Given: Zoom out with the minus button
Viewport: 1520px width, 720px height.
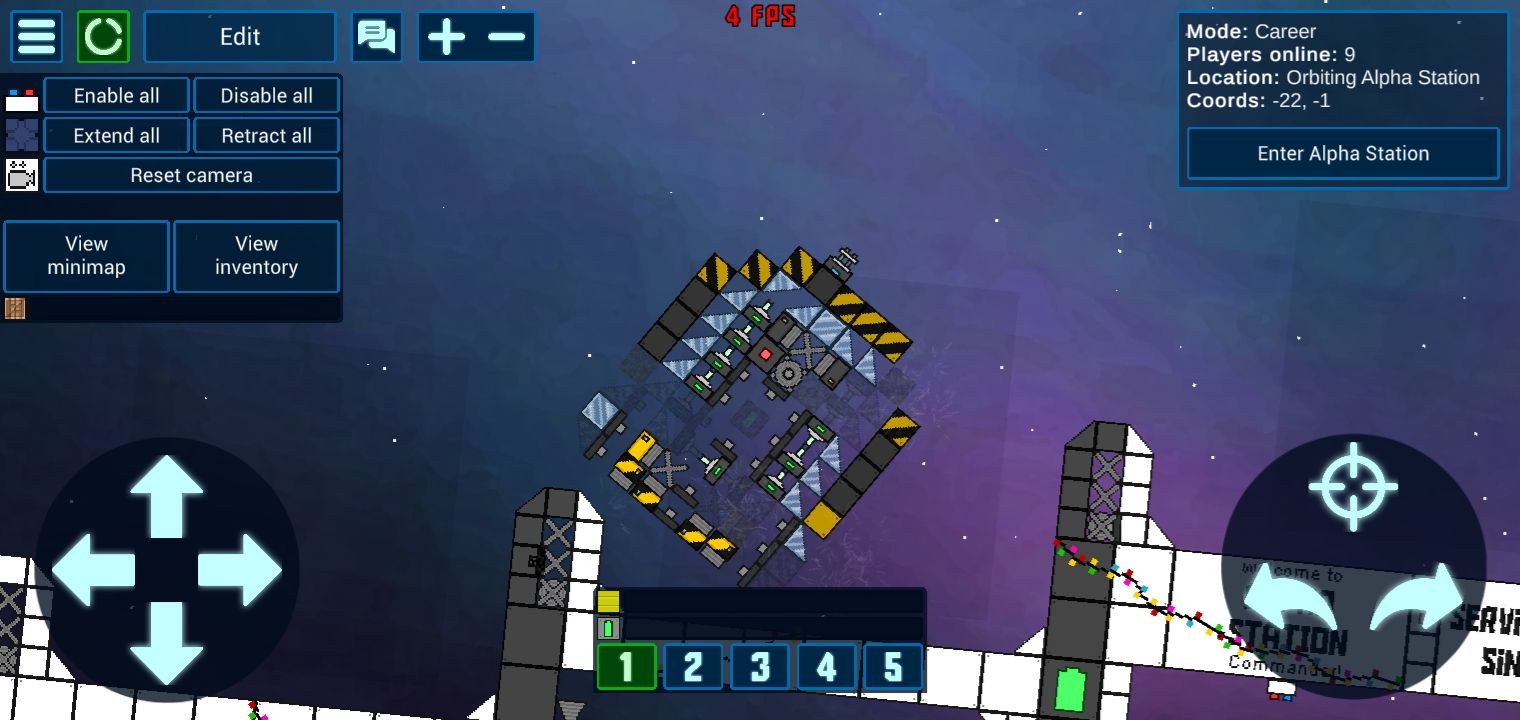Looking at the screenshot, I should coord(507,37).
